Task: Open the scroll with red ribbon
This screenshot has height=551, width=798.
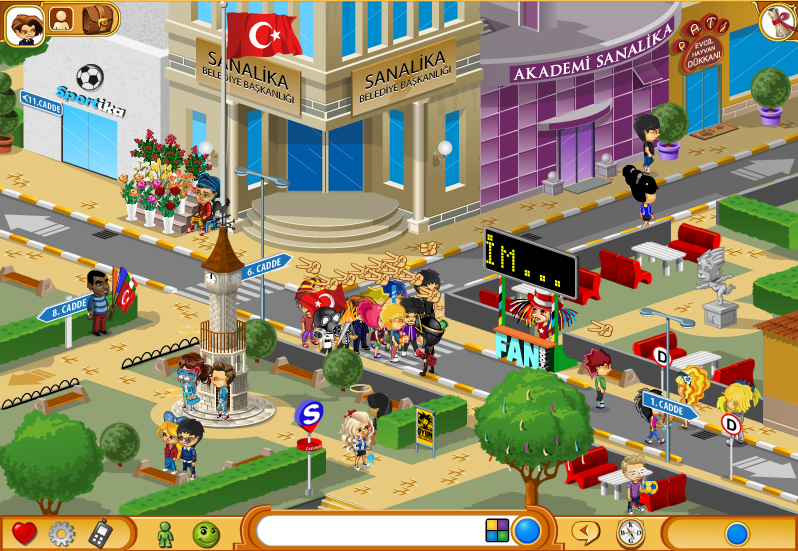Action: pos(775,22)
